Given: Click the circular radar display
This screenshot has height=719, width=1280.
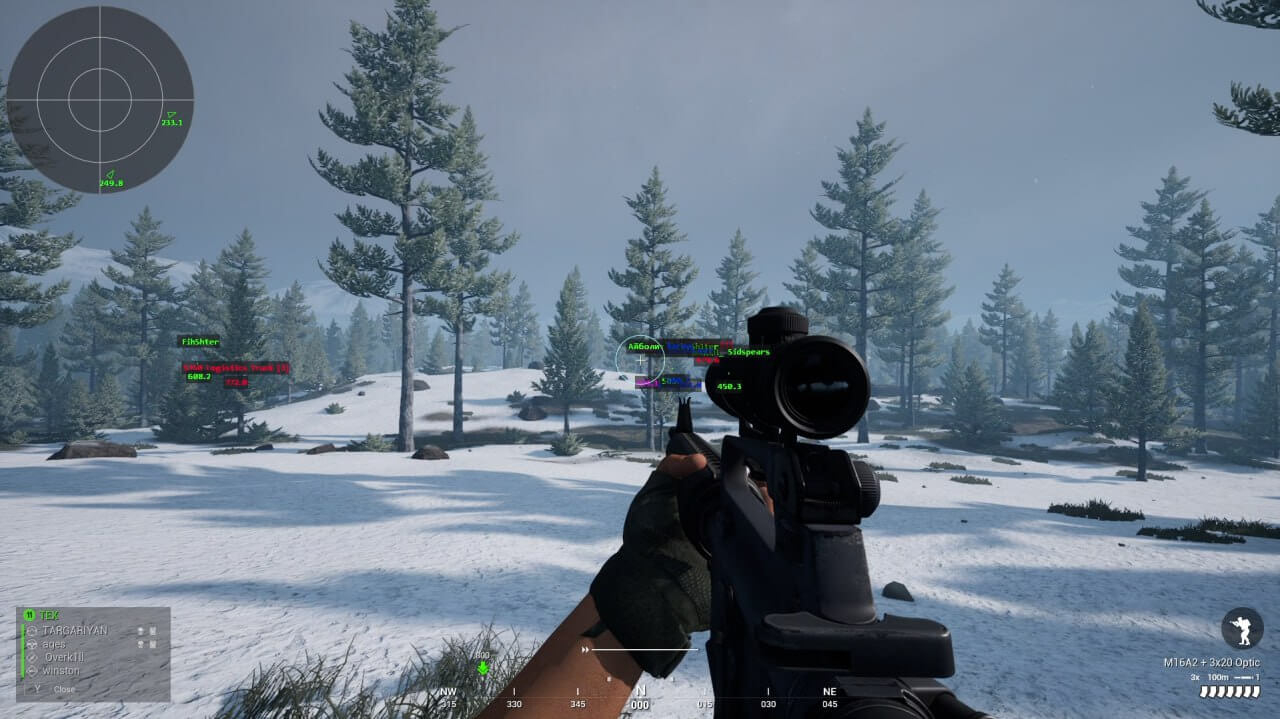Looking at the screenshot, I should [x=100, y=99].
